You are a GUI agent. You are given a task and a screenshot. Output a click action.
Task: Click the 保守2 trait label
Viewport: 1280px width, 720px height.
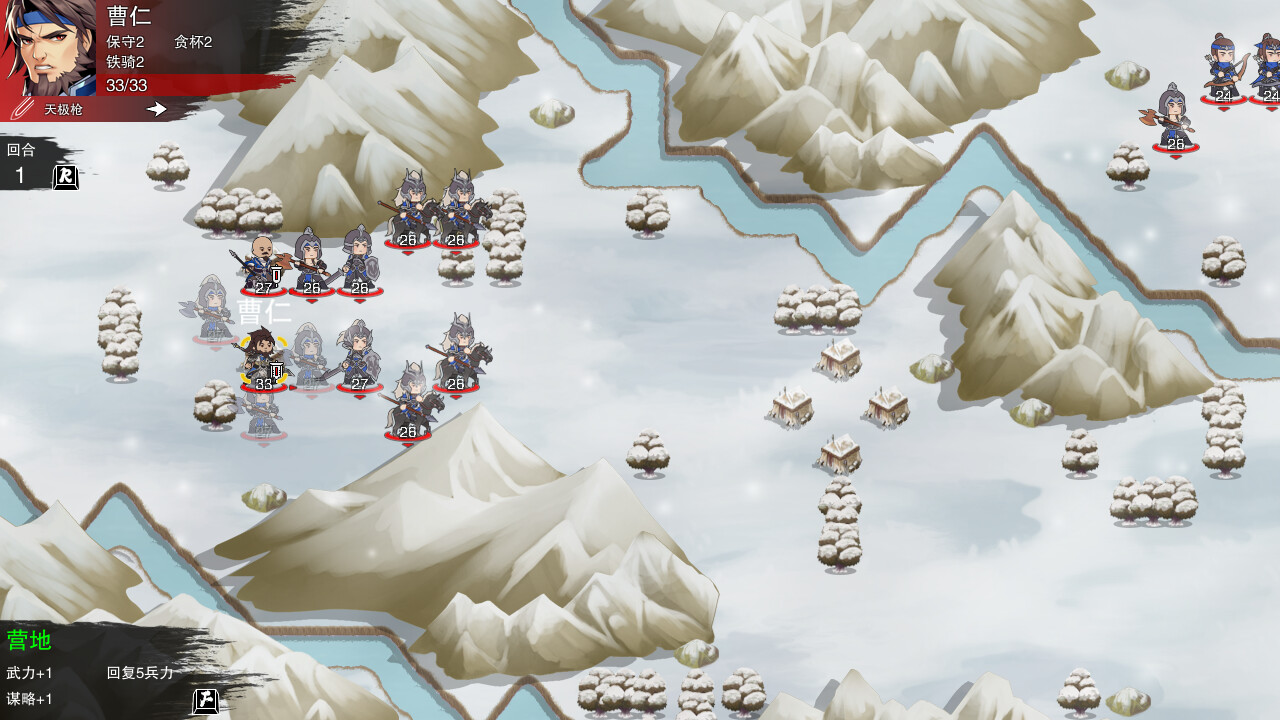126,42
